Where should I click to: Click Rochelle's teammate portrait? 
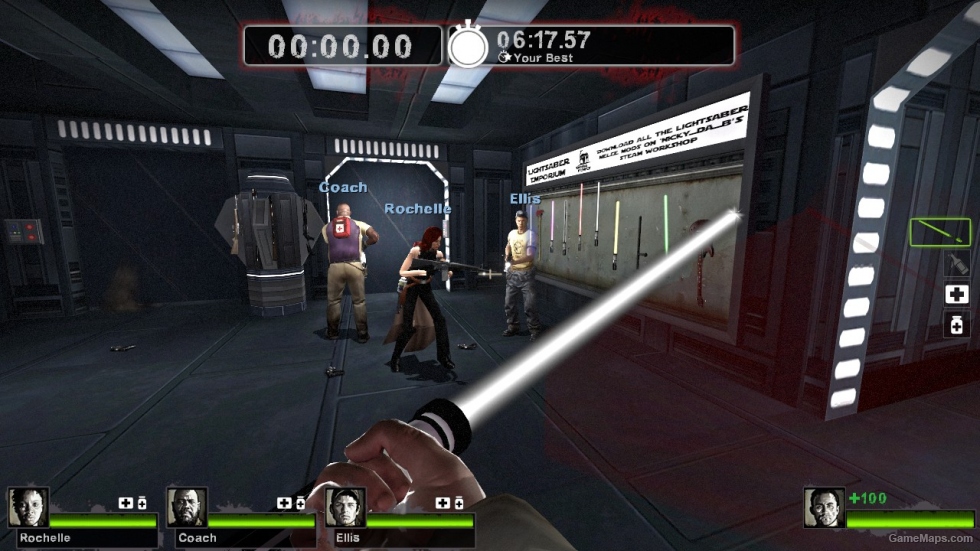click(x=28, y=508)
